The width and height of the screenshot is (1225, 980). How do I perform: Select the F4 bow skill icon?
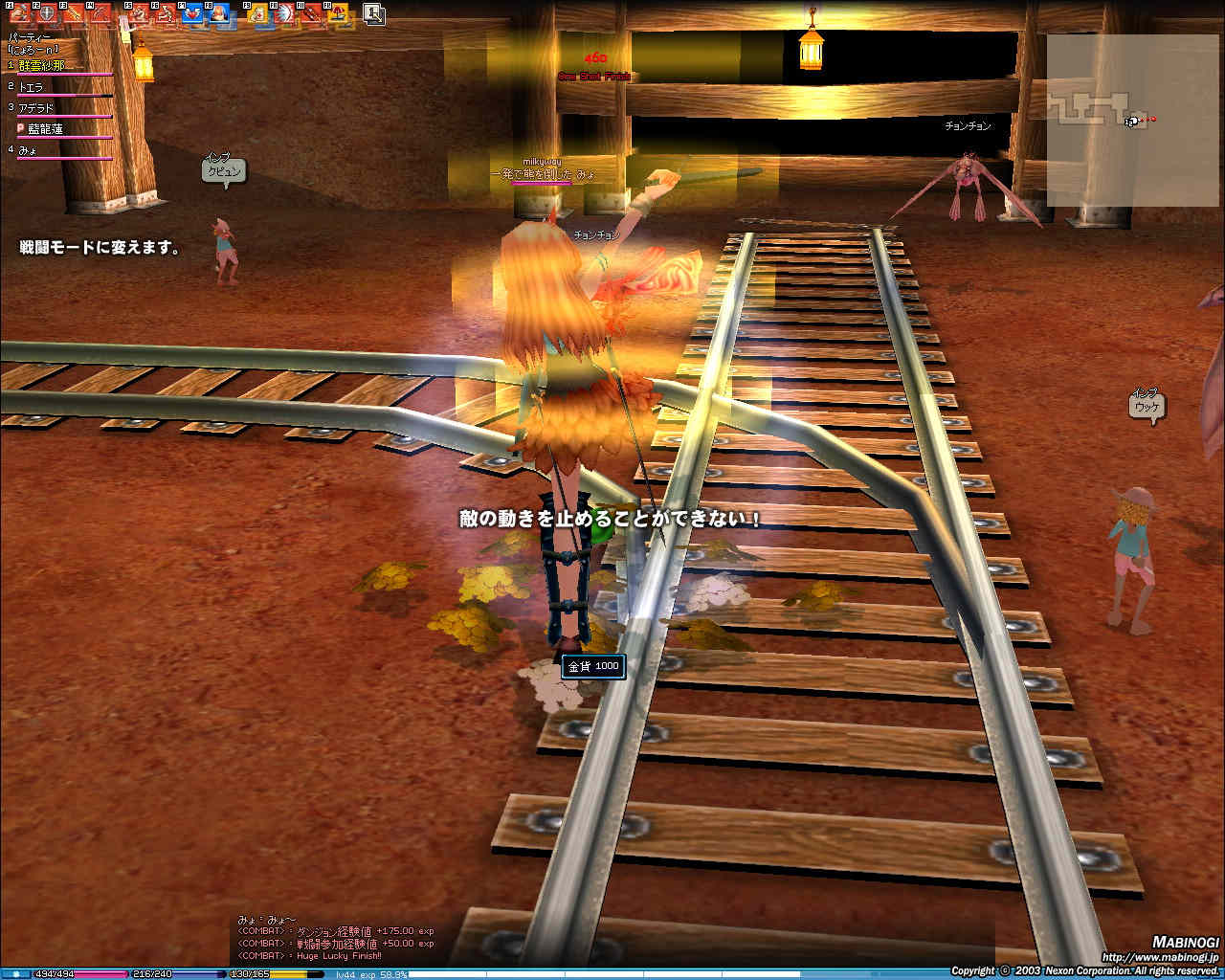[x=99, y=13]
